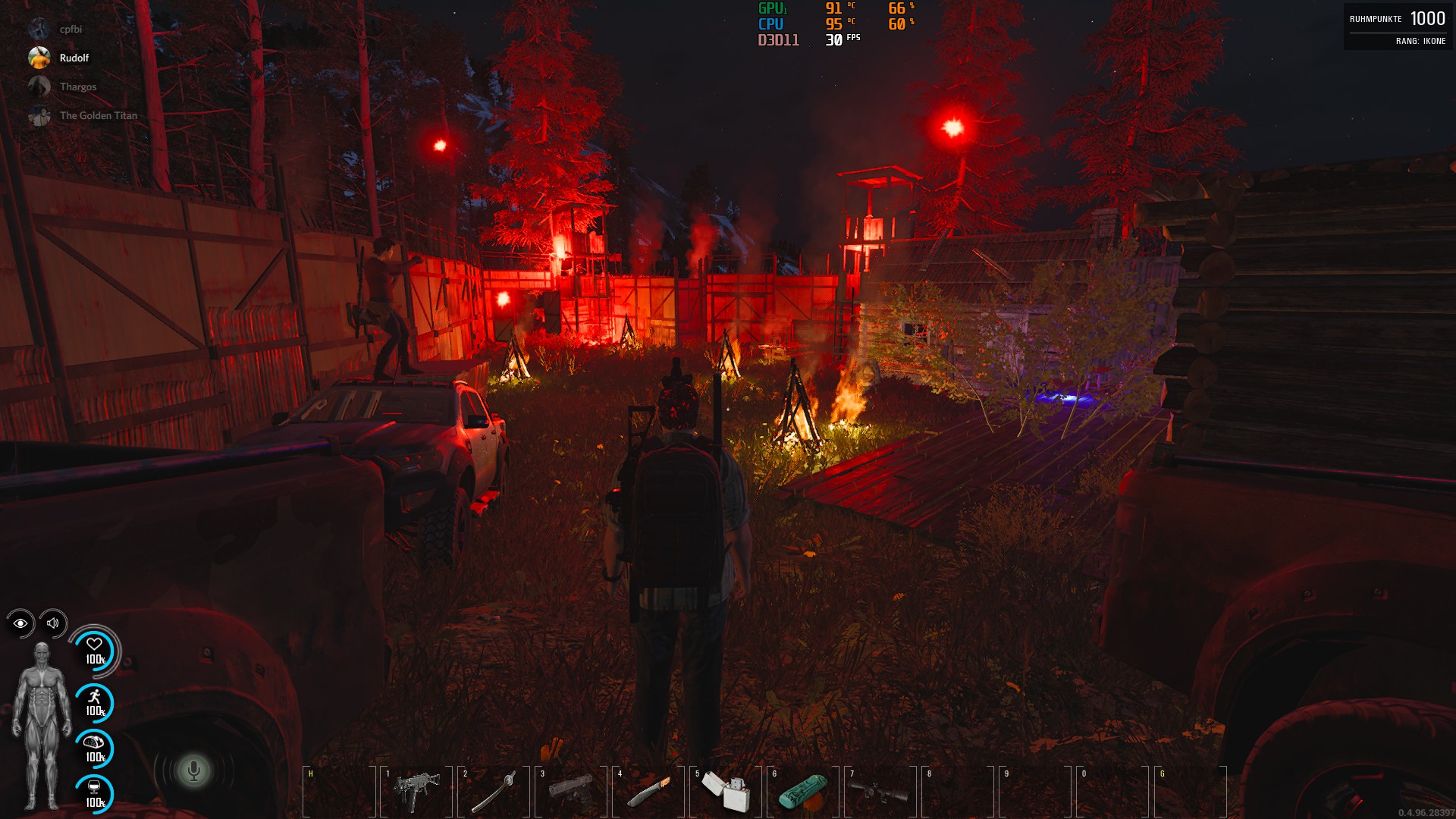Click the speaker noise indicator icon
The image size is (1456, 819).
53,623
